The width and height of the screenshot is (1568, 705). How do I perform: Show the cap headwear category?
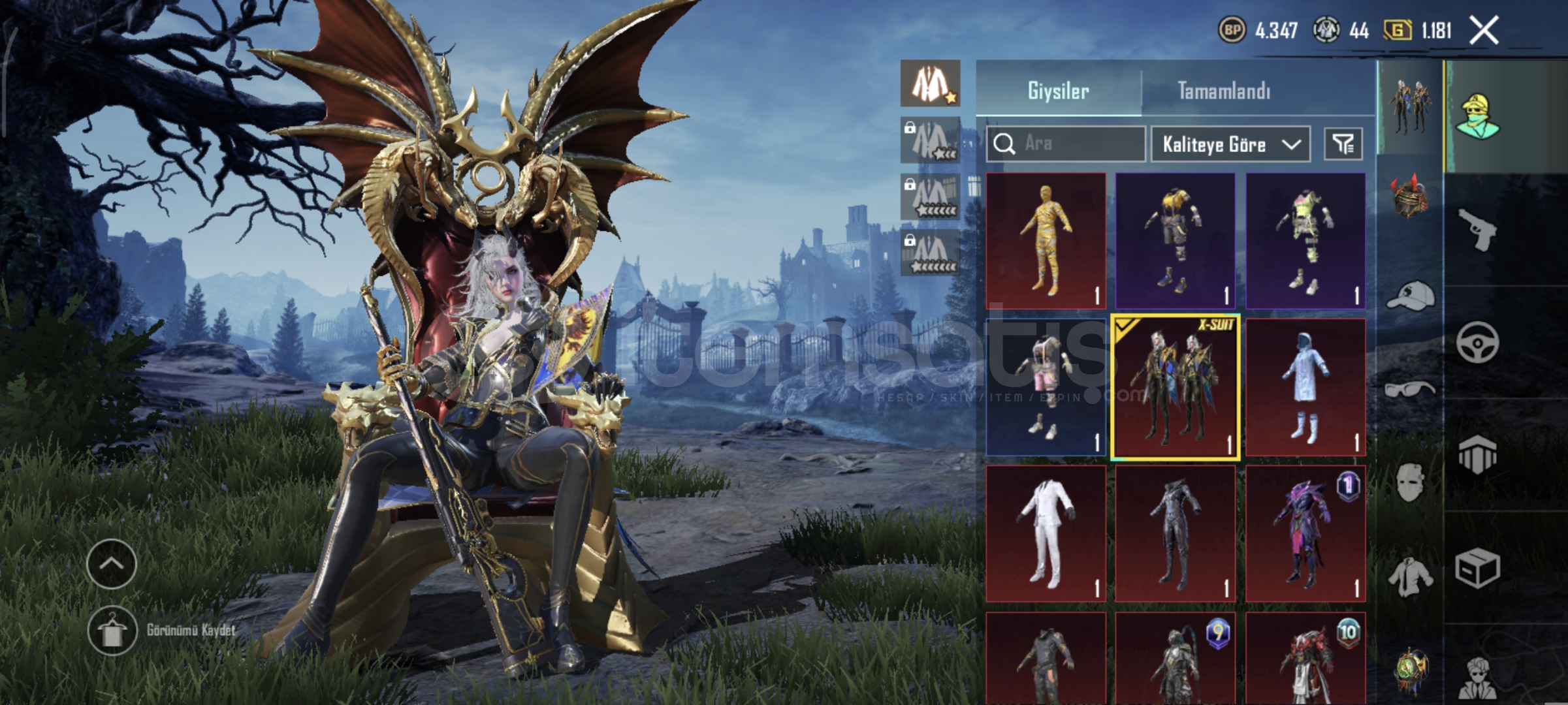click(1410, 296)
